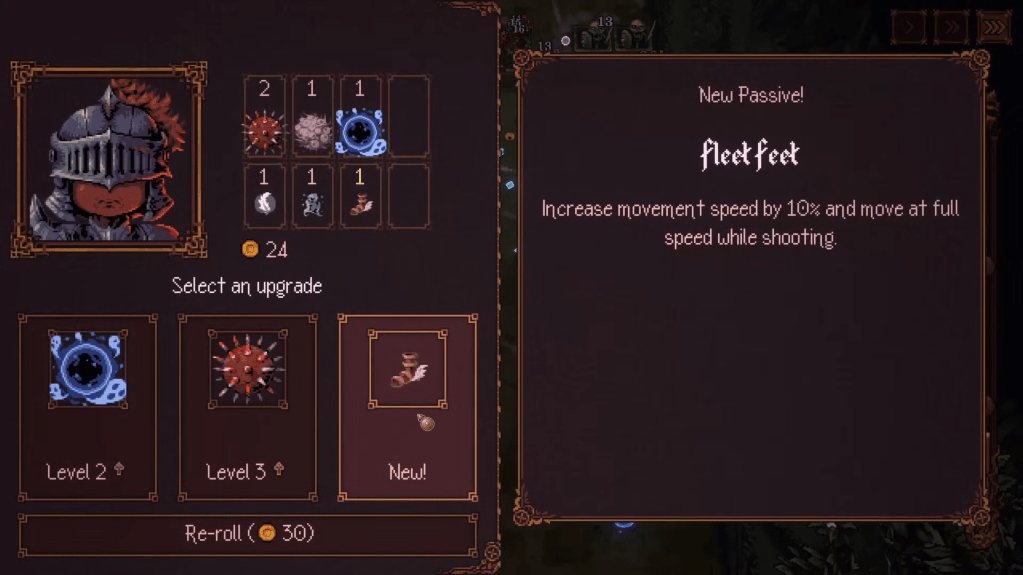Re-roll upgrades for 30 coins
The width and height of the screenshot is (1023, 575).
point(248,534)
